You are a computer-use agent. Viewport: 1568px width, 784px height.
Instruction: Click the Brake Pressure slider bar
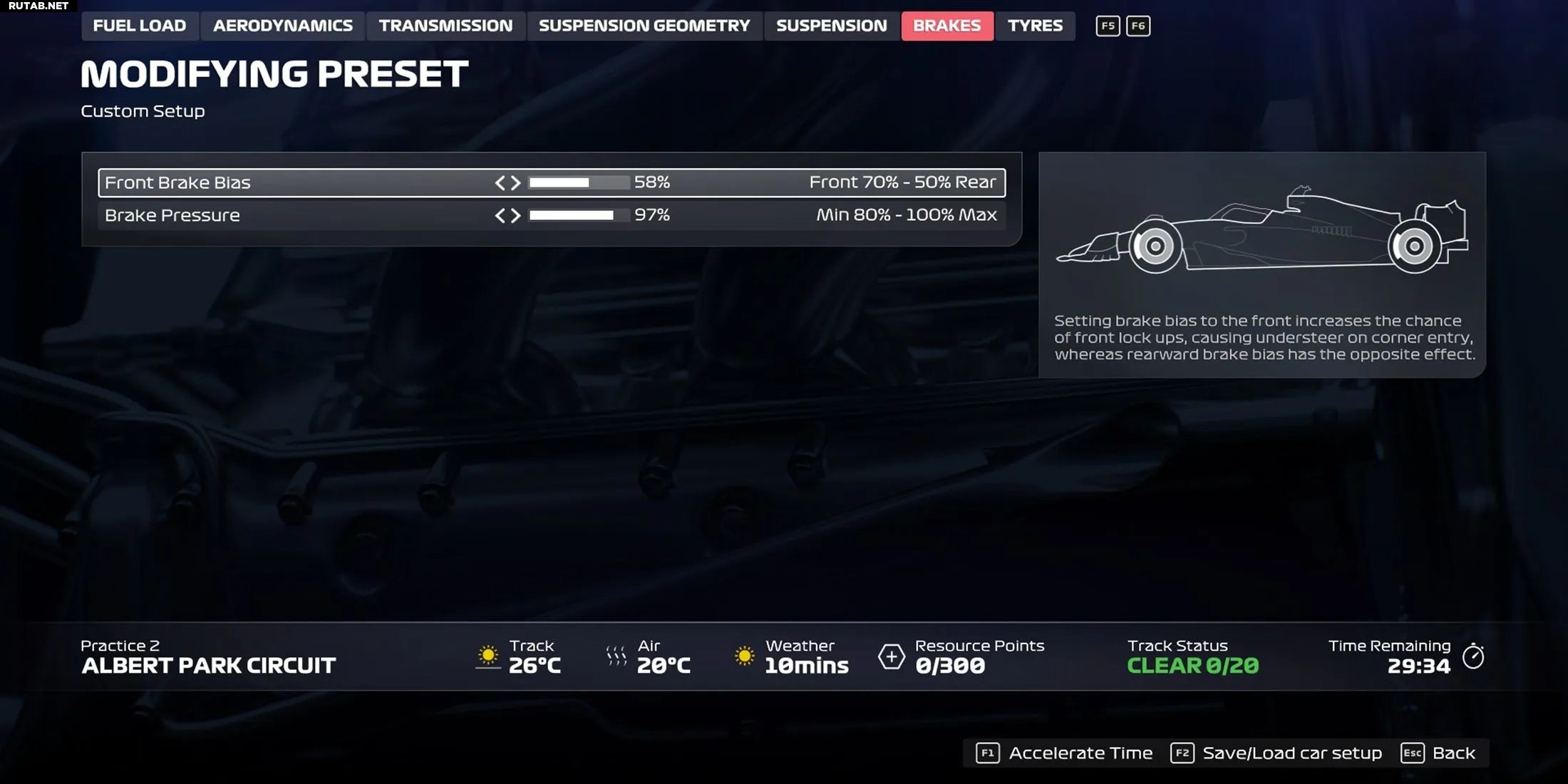click(x=579, y=215)
